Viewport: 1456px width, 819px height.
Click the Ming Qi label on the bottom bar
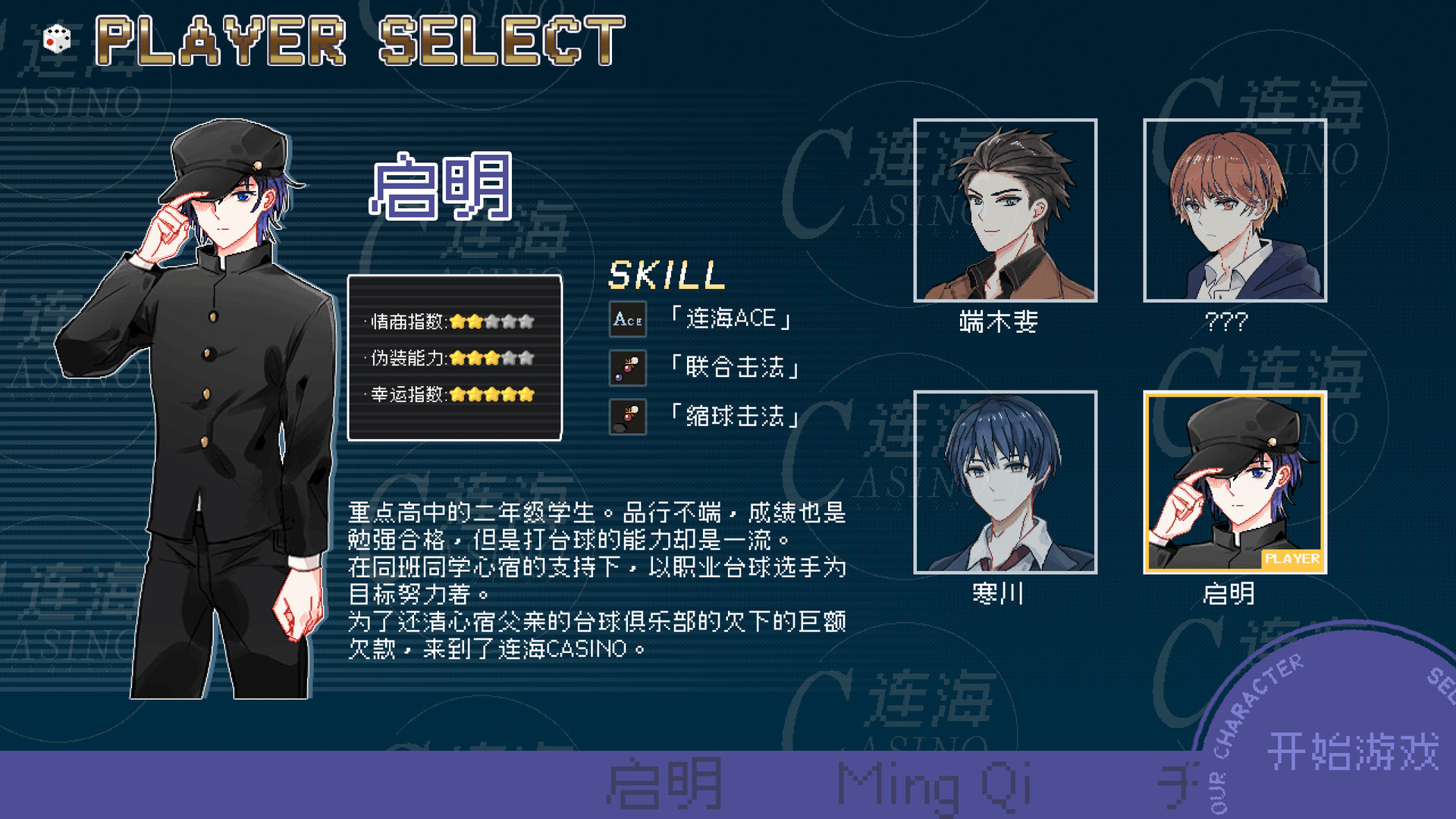click(933, 783)
